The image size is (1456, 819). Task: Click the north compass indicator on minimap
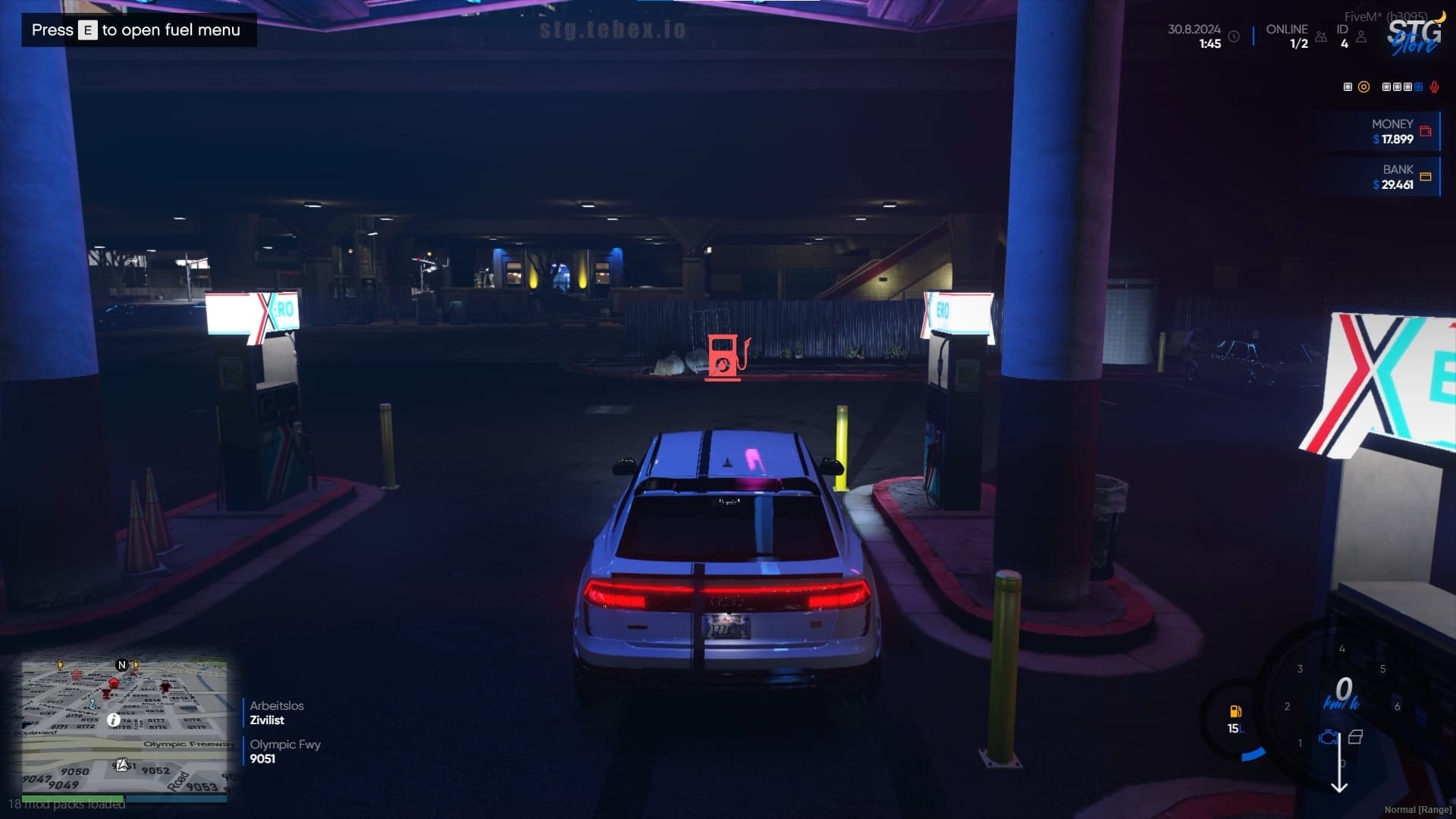pos(121,665)
